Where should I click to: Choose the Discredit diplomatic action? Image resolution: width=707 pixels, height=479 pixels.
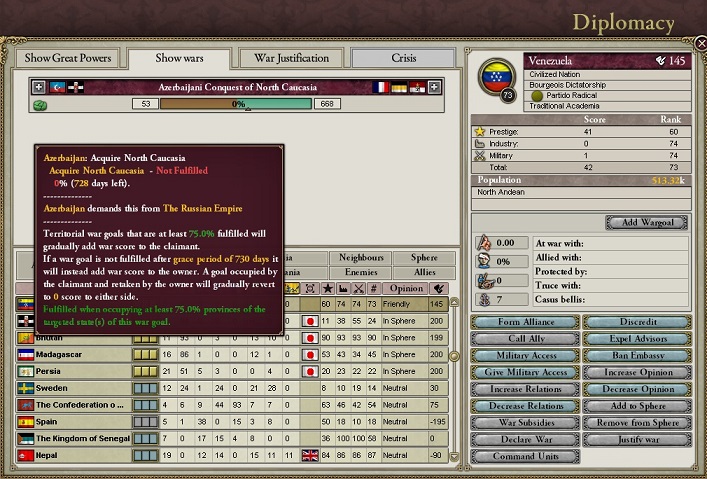tap(635, 322)
